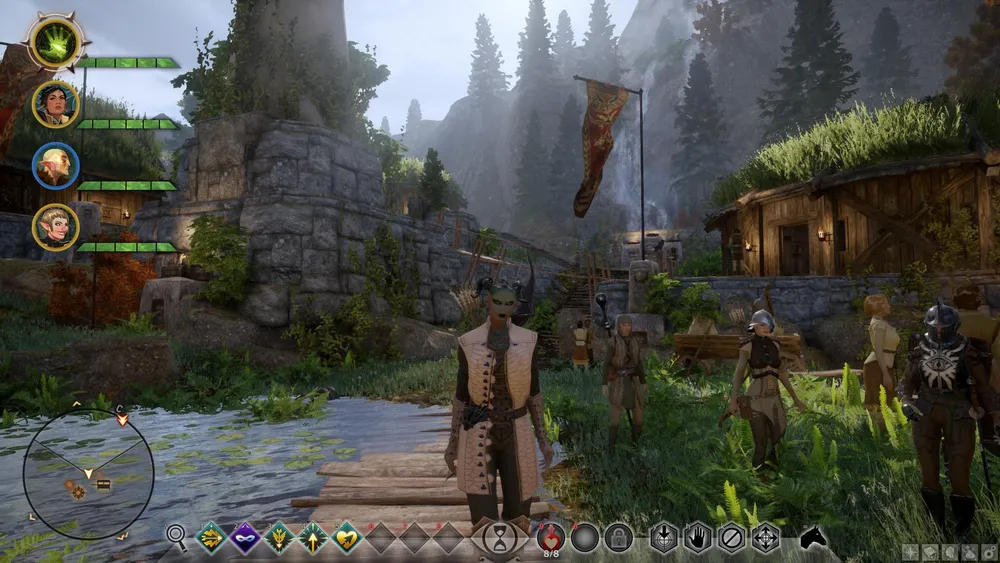Select the bald elf companion portrait
The image size is (1000, 563).
click(55, 165)
